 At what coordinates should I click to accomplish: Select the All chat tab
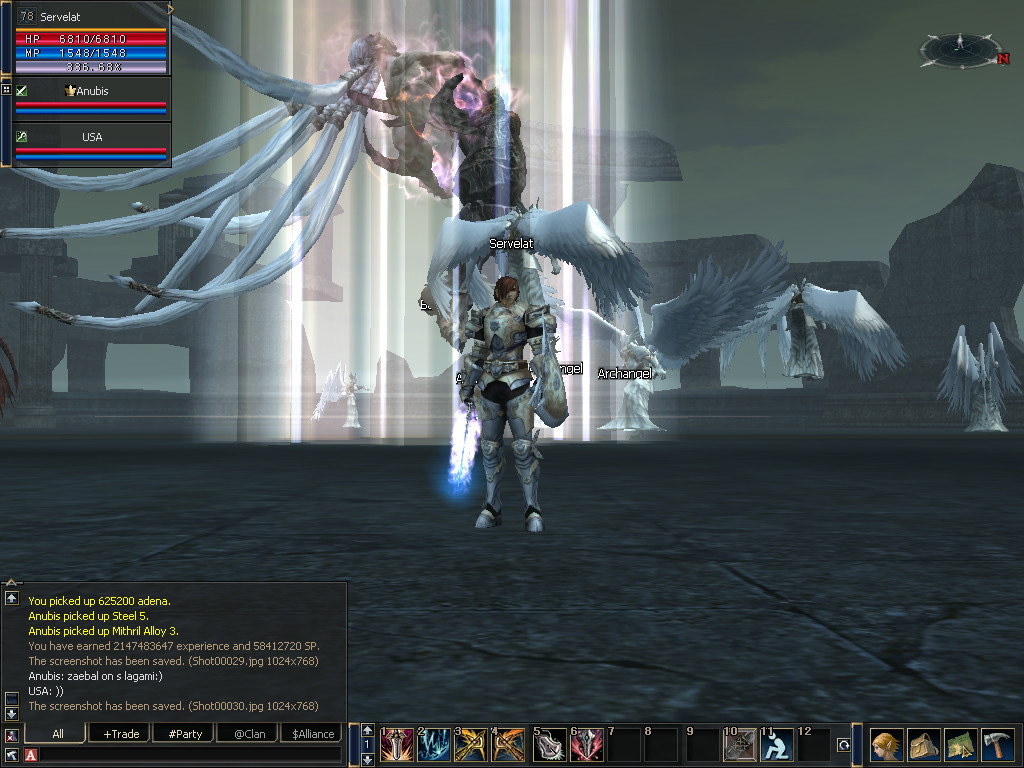(57, 734)
